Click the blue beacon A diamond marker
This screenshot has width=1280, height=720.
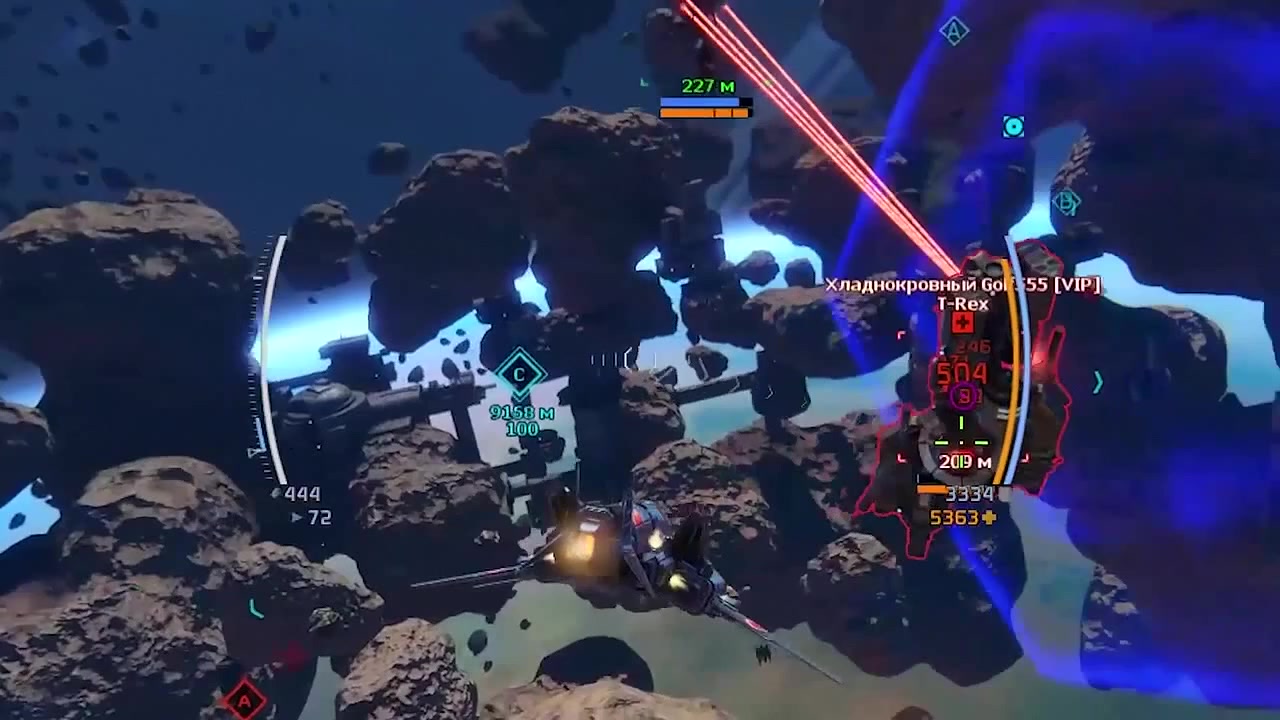954,32
